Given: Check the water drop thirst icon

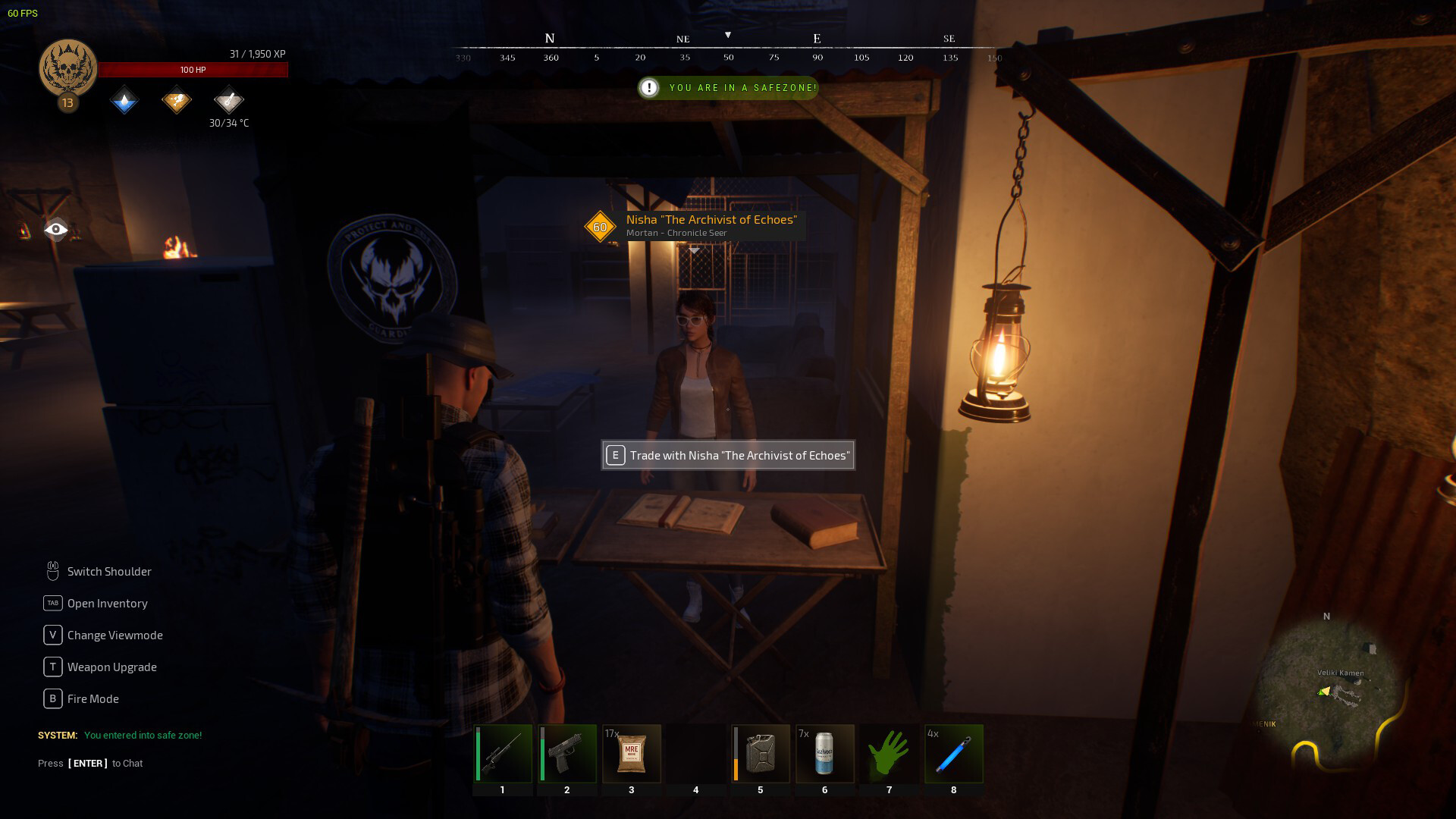Looking at the screenshot, I should tap(124, 101).
